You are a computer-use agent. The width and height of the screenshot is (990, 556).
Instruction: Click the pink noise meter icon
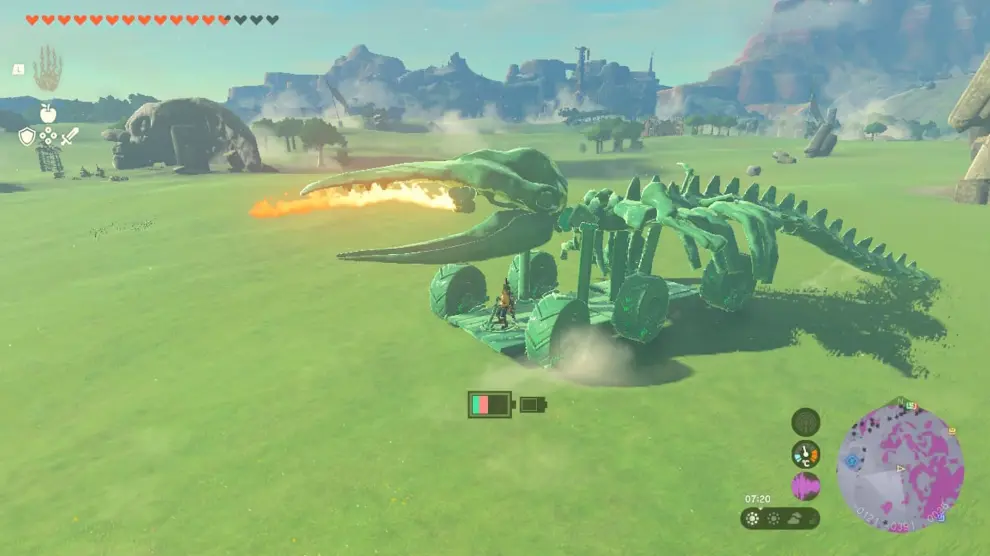[805, 487]
